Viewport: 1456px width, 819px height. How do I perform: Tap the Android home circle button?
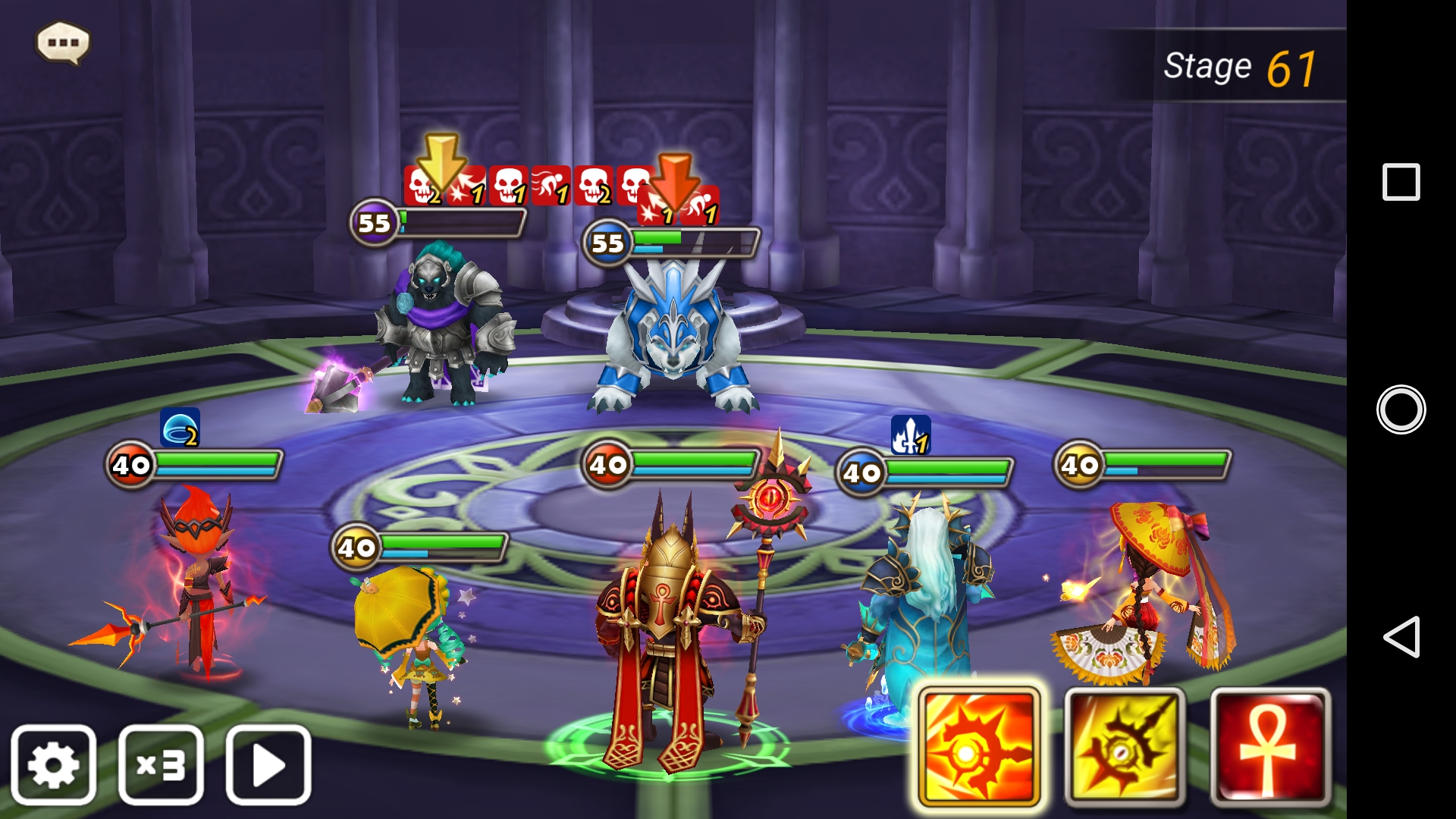[1401, 409]
